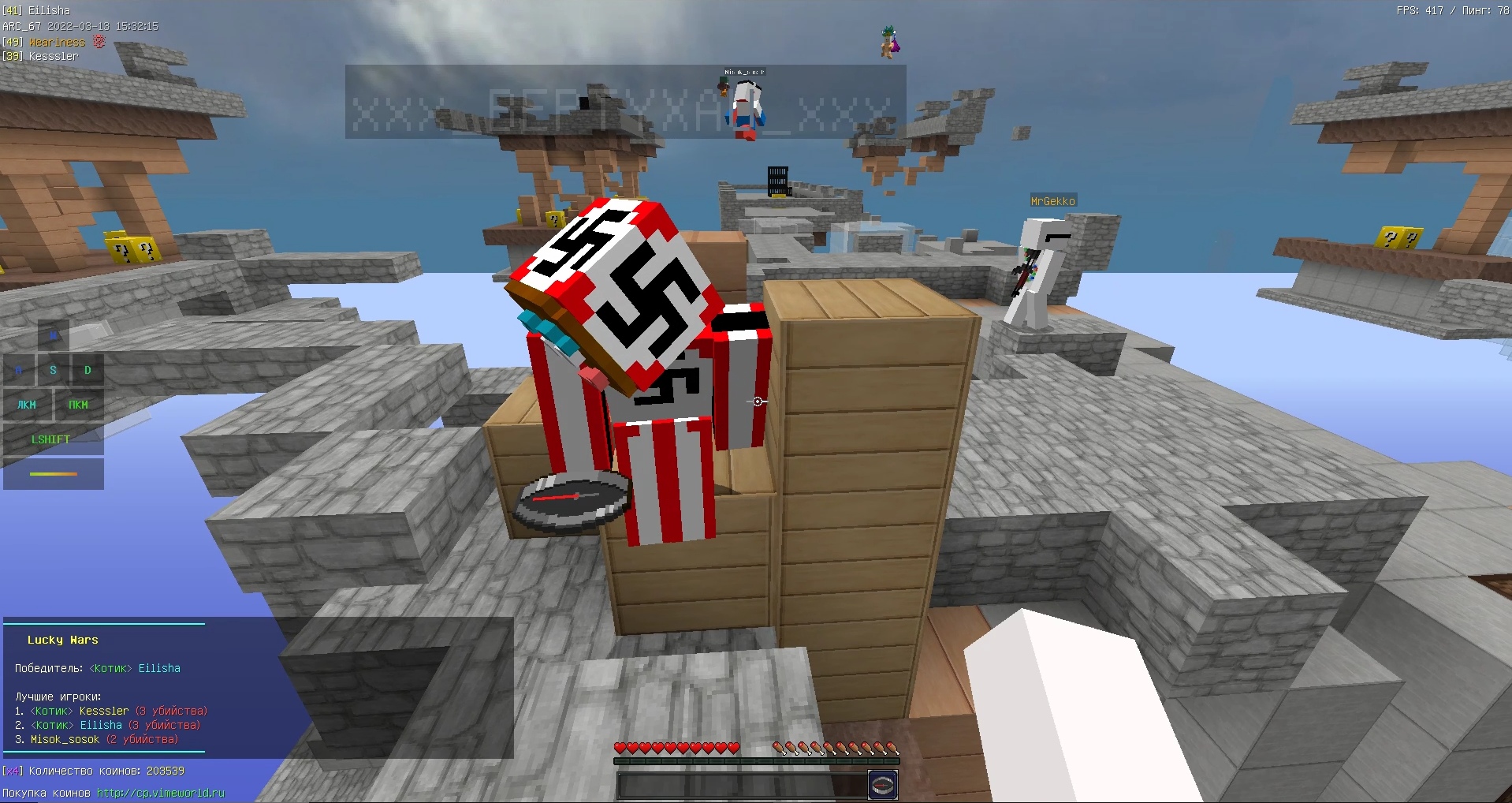Toggle the D key indicator
The height and width of the screenshot is (803, 1512).
pos(88,370)
